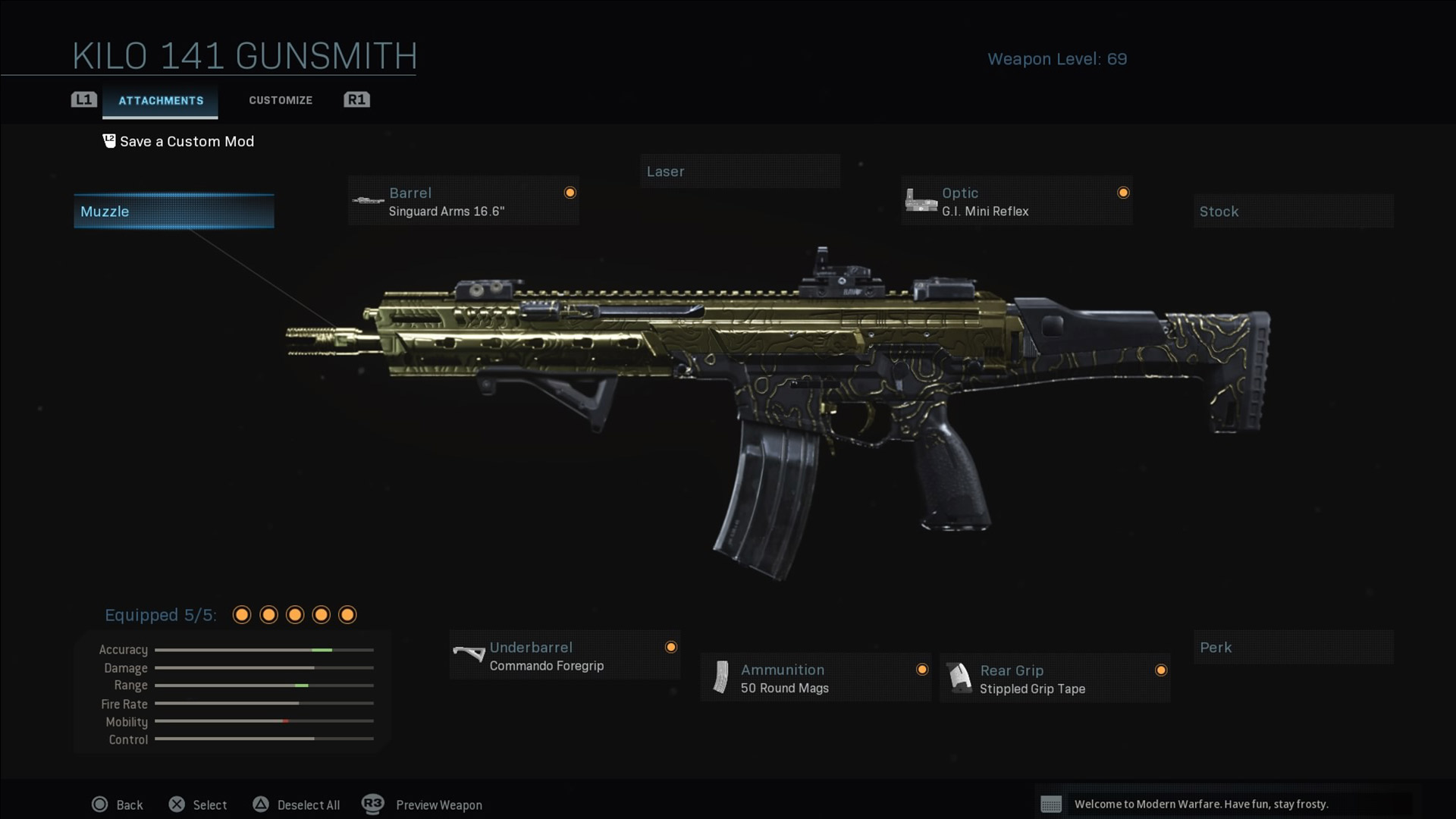This screenshot has height=819, width=1456.
Task: Select the empty Laser slot
Action: [x=739, y=171]
